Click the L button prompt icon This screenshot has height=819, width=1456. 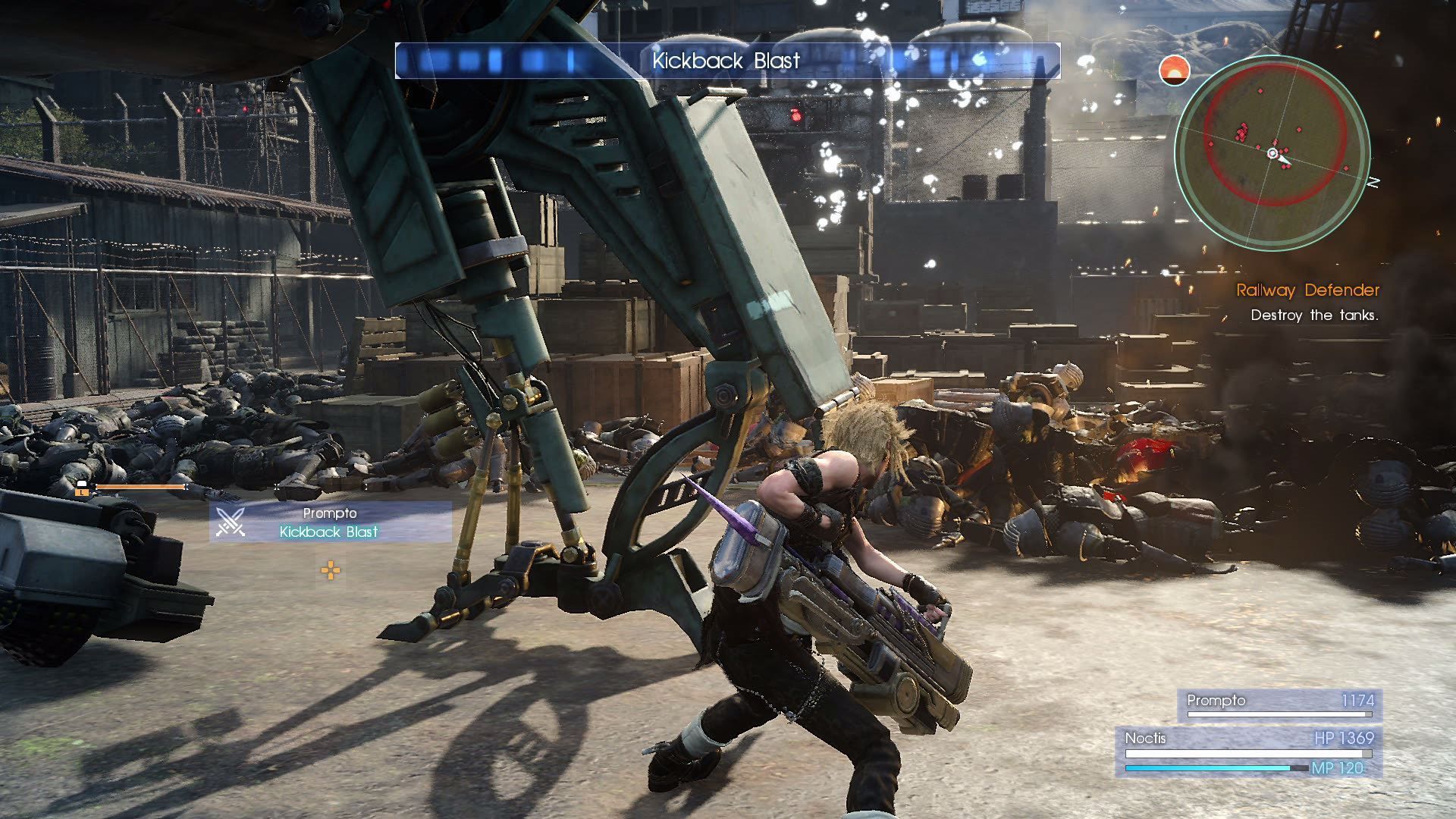[82, 491]
